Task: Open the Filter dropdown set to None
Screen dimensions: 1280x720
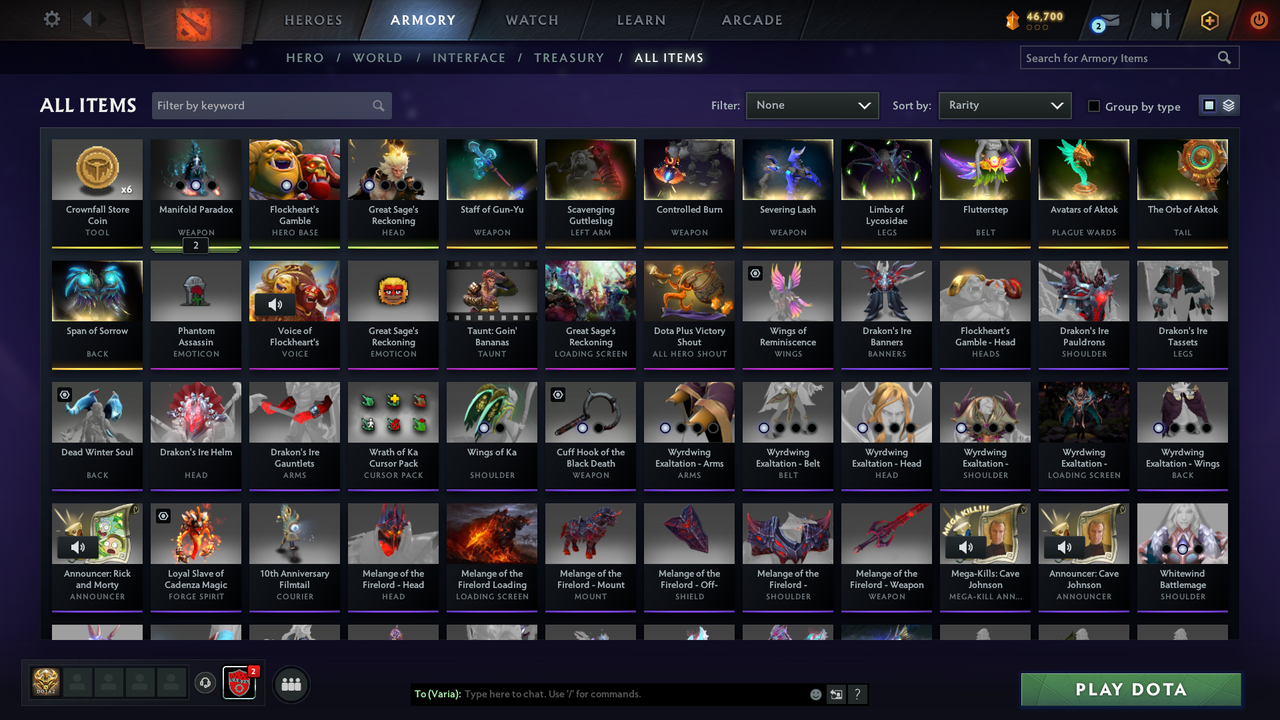Action: coord(812,104)
